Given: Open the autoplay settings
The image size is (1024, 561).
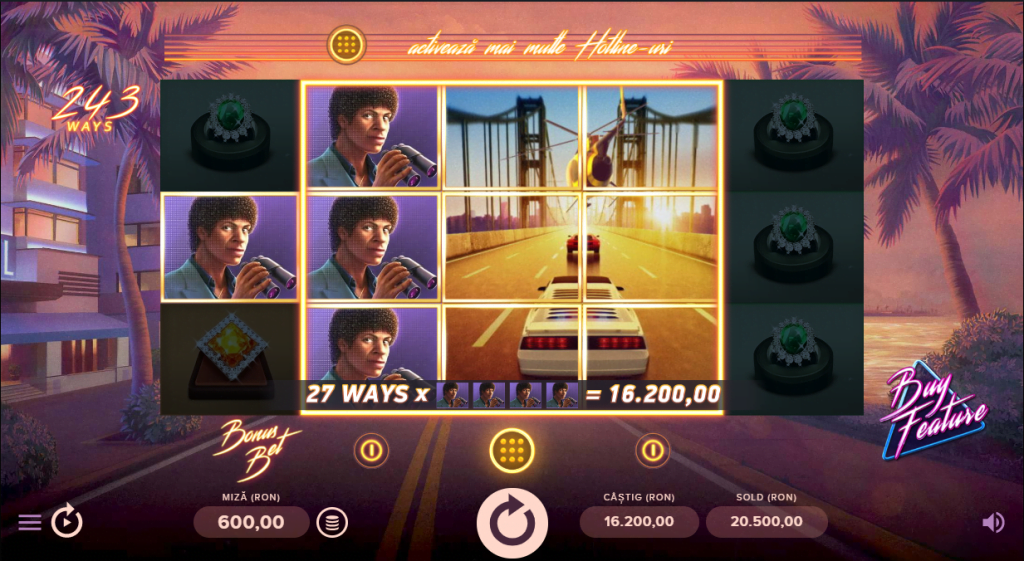Looking at the screenshot, I should tap(67, 521).
